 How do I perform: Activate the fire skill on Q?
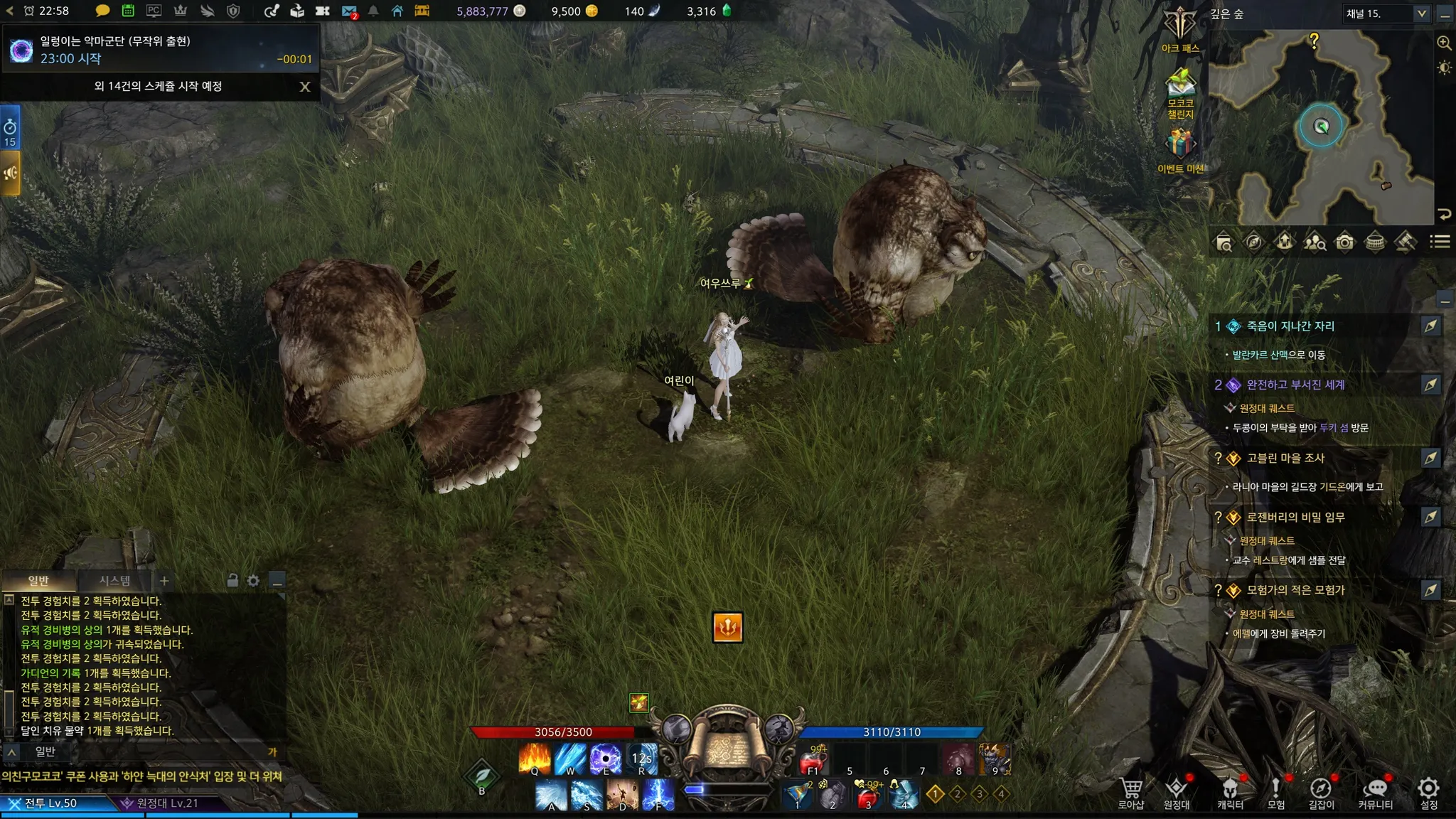(535, 758)
